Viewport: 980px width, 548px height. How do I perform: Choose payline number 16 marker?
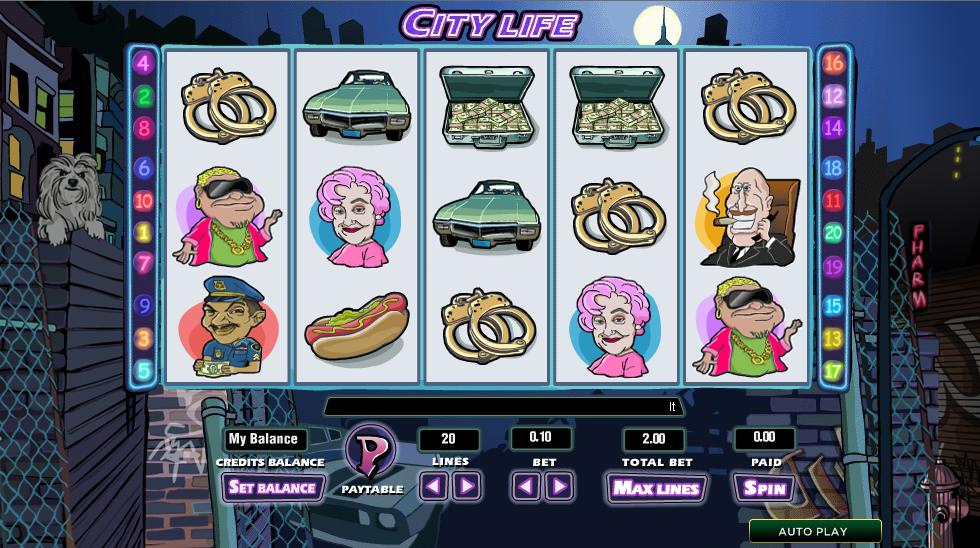coord(833,64)
